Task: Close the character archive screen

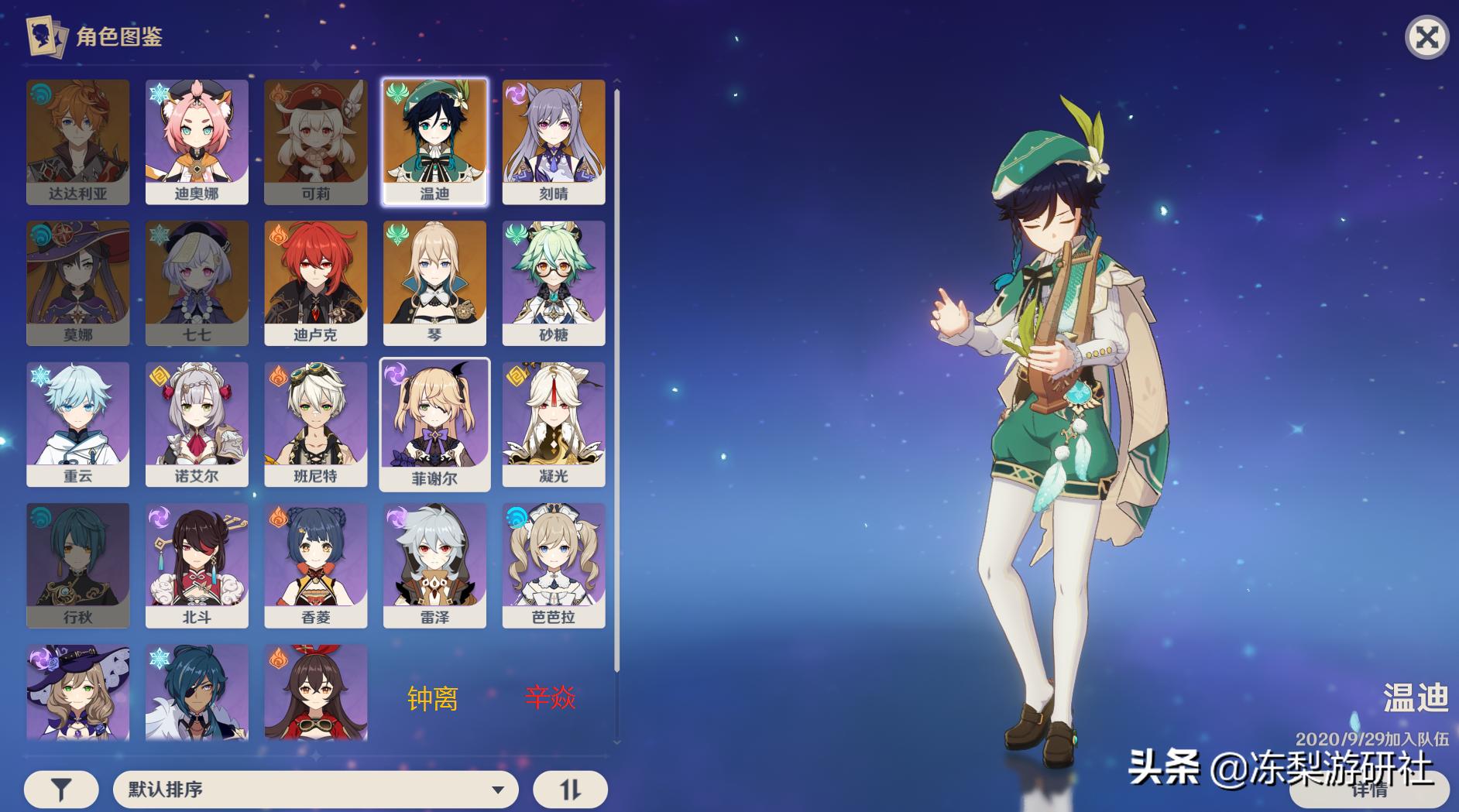Action: (x=1426, y=37)
